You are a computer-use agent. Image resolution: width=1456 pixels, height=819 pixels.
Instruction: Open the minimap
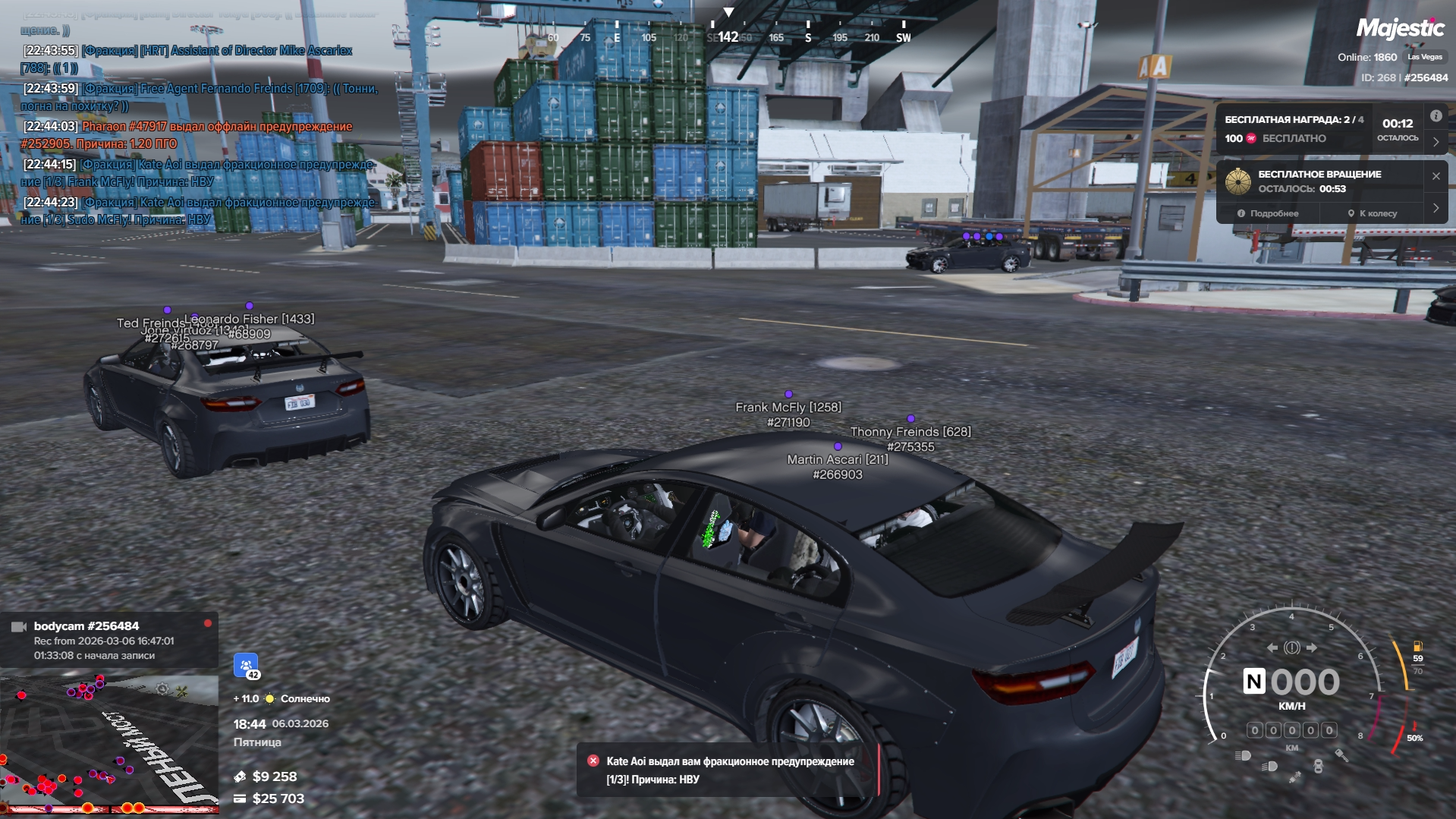tap(108, 742)
